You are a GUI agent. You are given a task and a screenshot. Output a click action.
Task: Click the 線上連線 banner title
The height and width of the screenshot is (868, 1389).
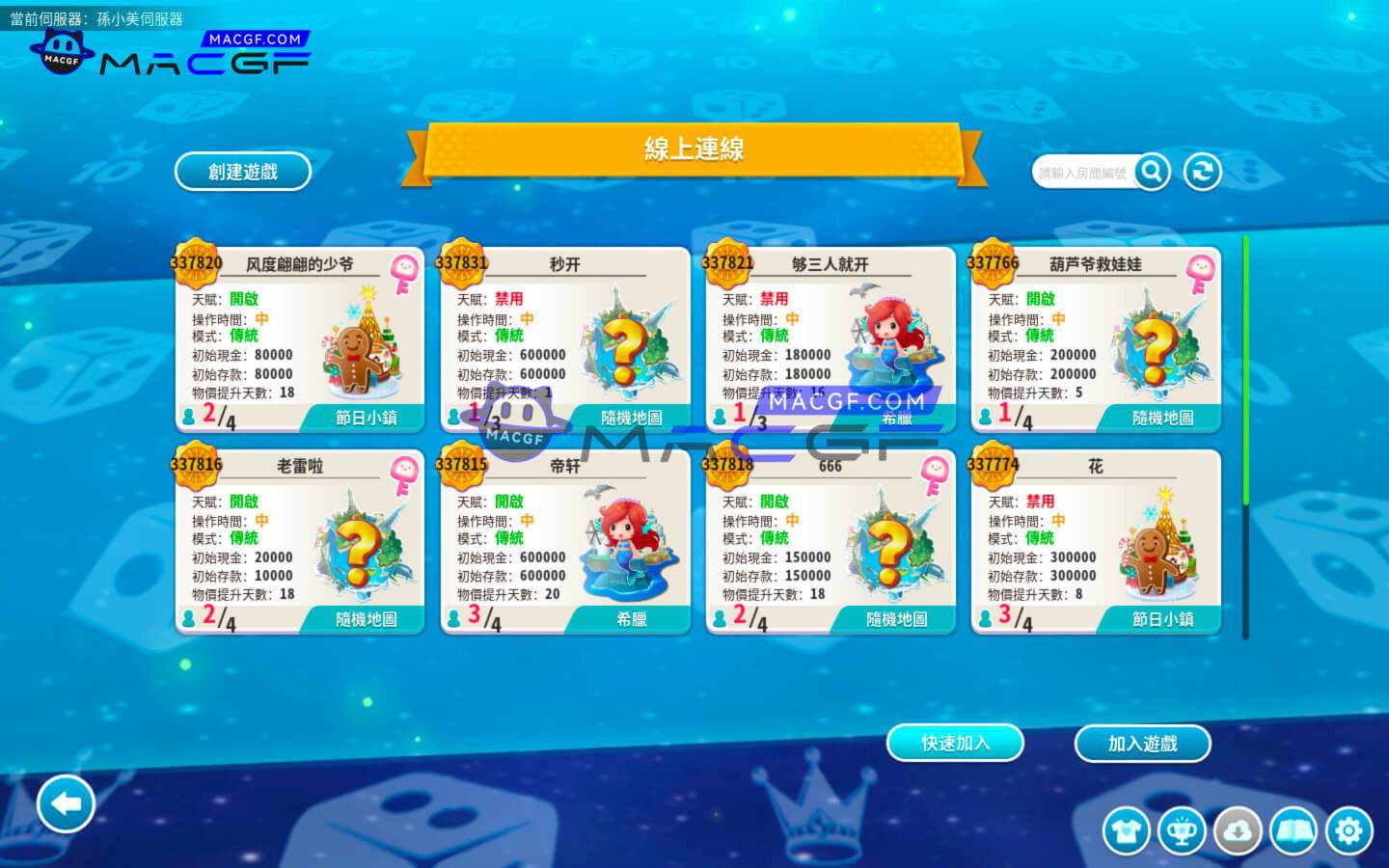[694, 149]
